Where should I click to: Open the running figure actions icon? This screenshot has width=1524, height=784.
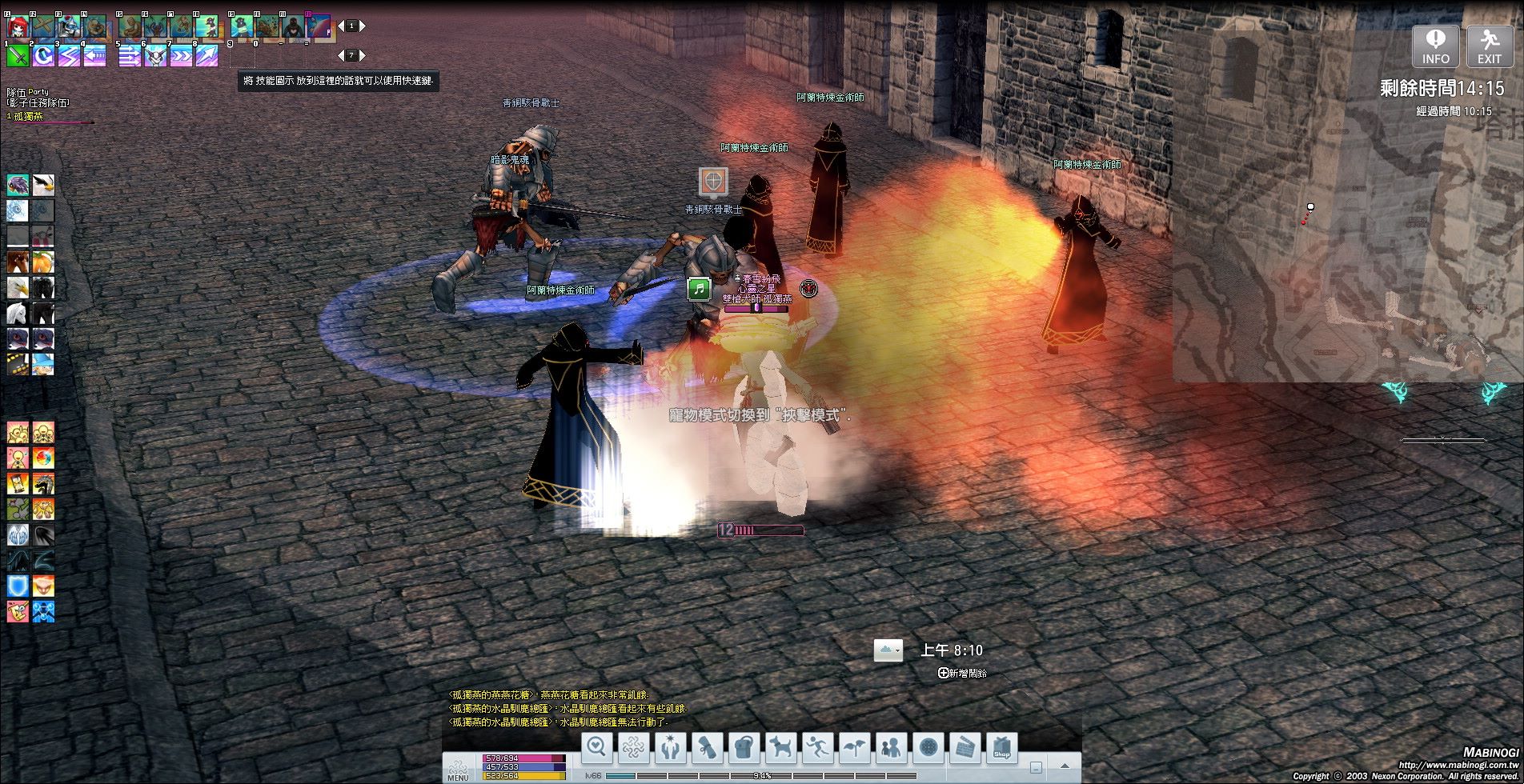click(817, 747)
